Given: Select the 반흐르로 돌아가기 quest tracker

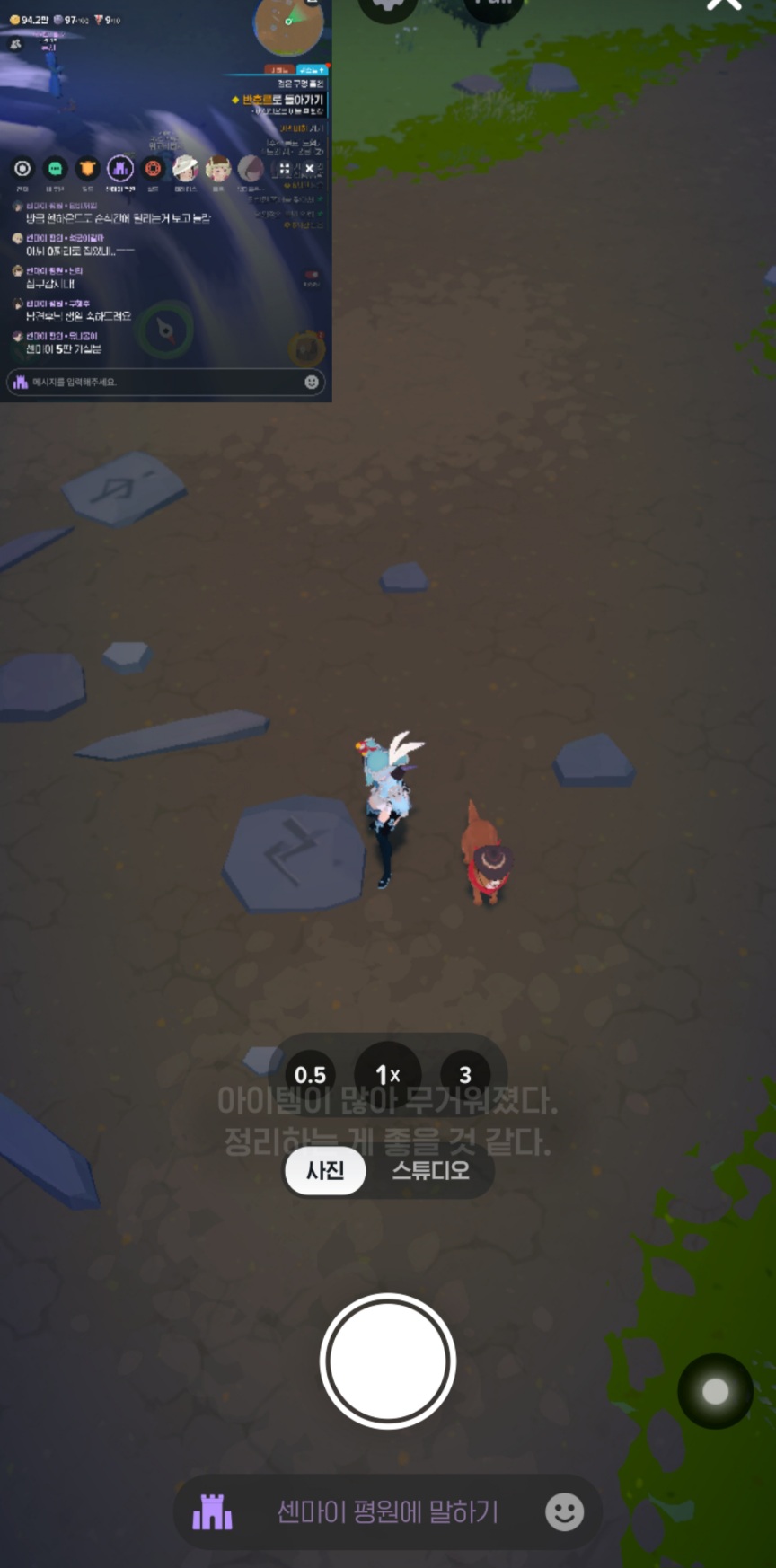Looking at the screenshot, I should [x=282, y=100].
